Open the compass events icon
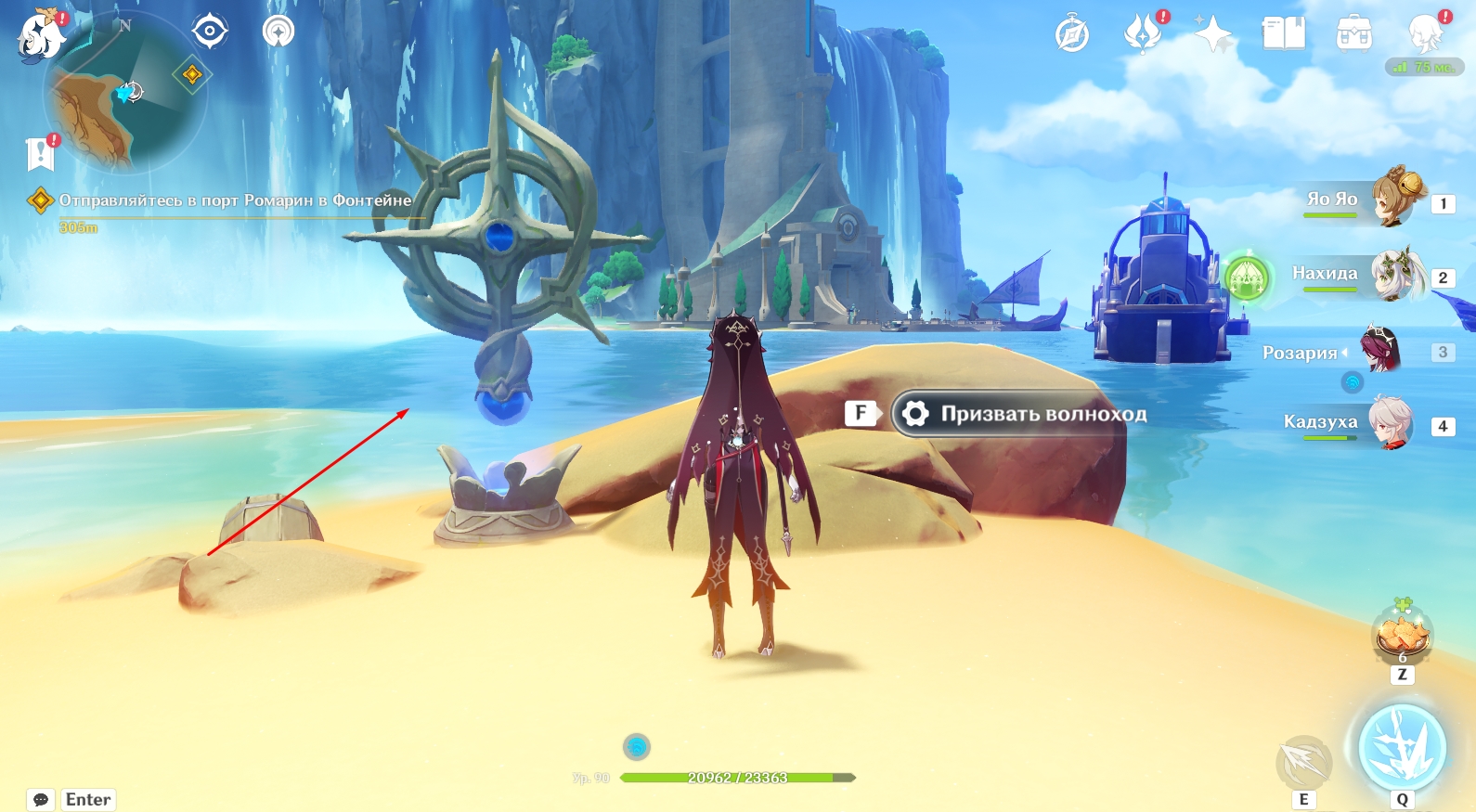The image size is (1476, 812). (x=1072, y=35)
